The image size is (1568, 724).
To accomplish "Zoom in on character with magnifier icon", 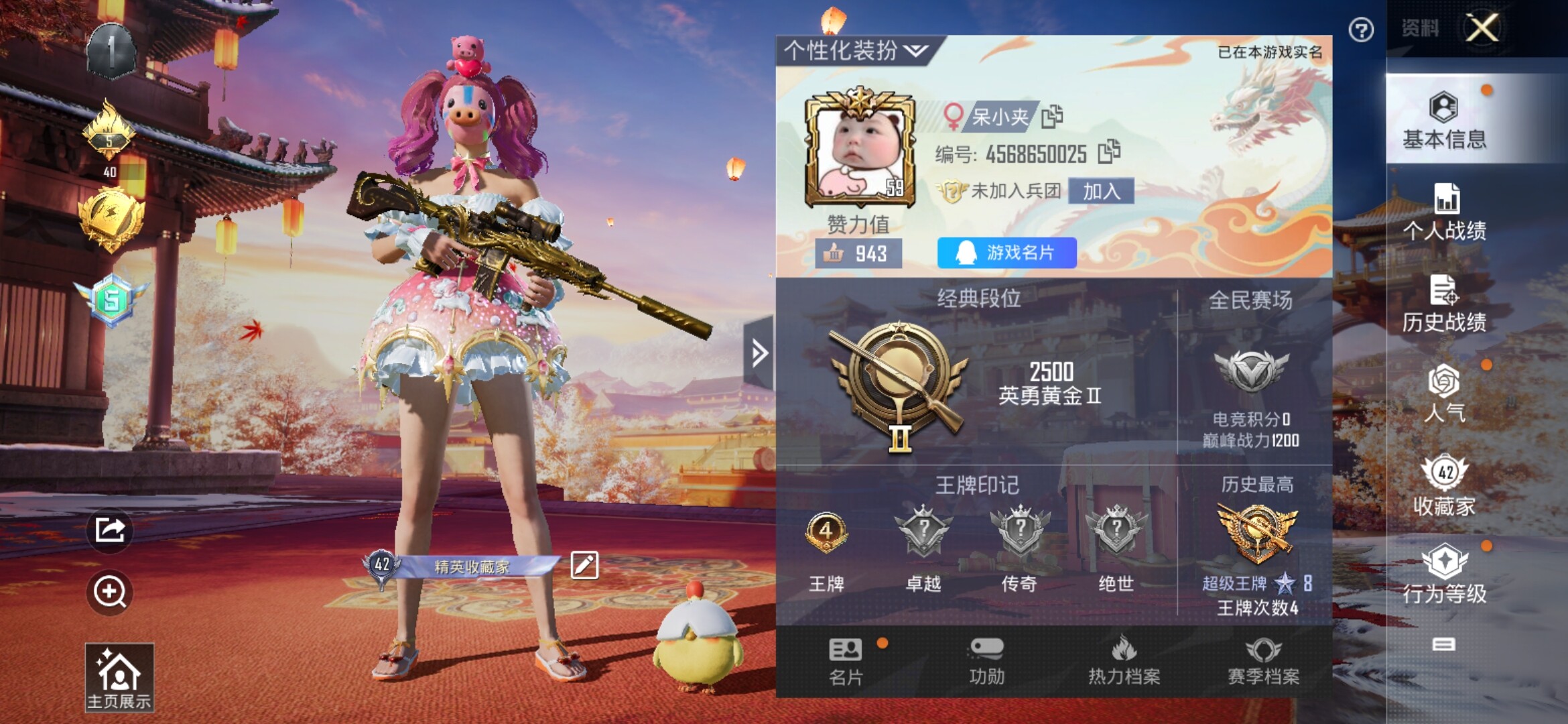I will [110, 592].
